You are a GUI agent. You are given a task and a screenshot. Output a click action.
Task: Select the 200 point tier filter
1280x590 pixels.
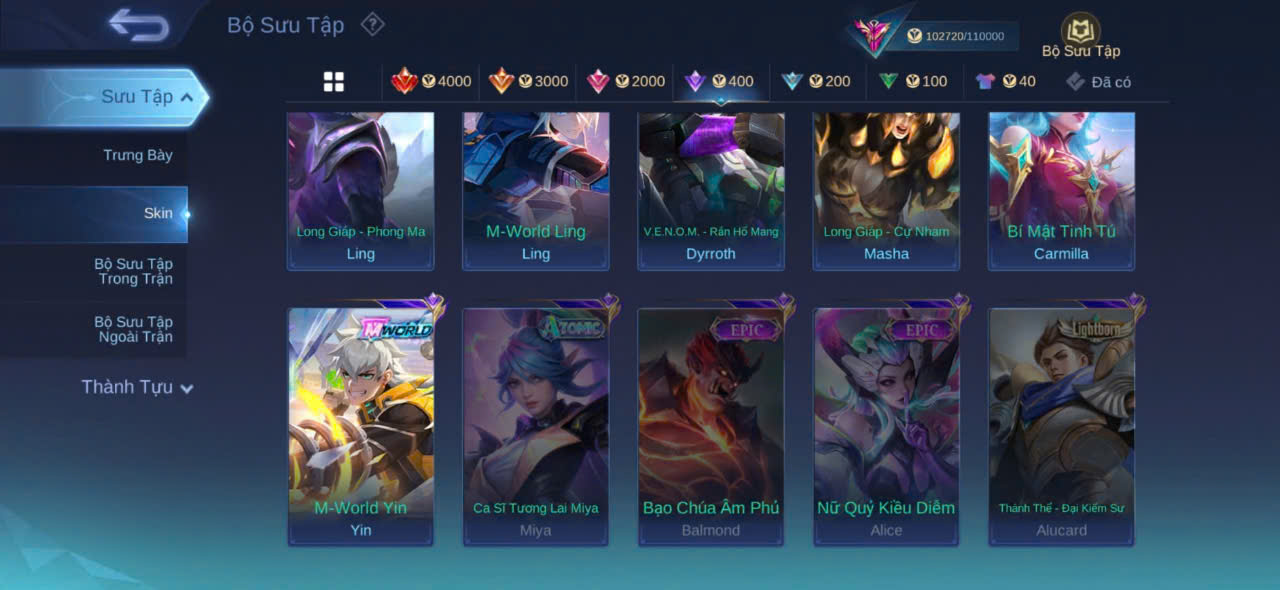click(816, 81)
